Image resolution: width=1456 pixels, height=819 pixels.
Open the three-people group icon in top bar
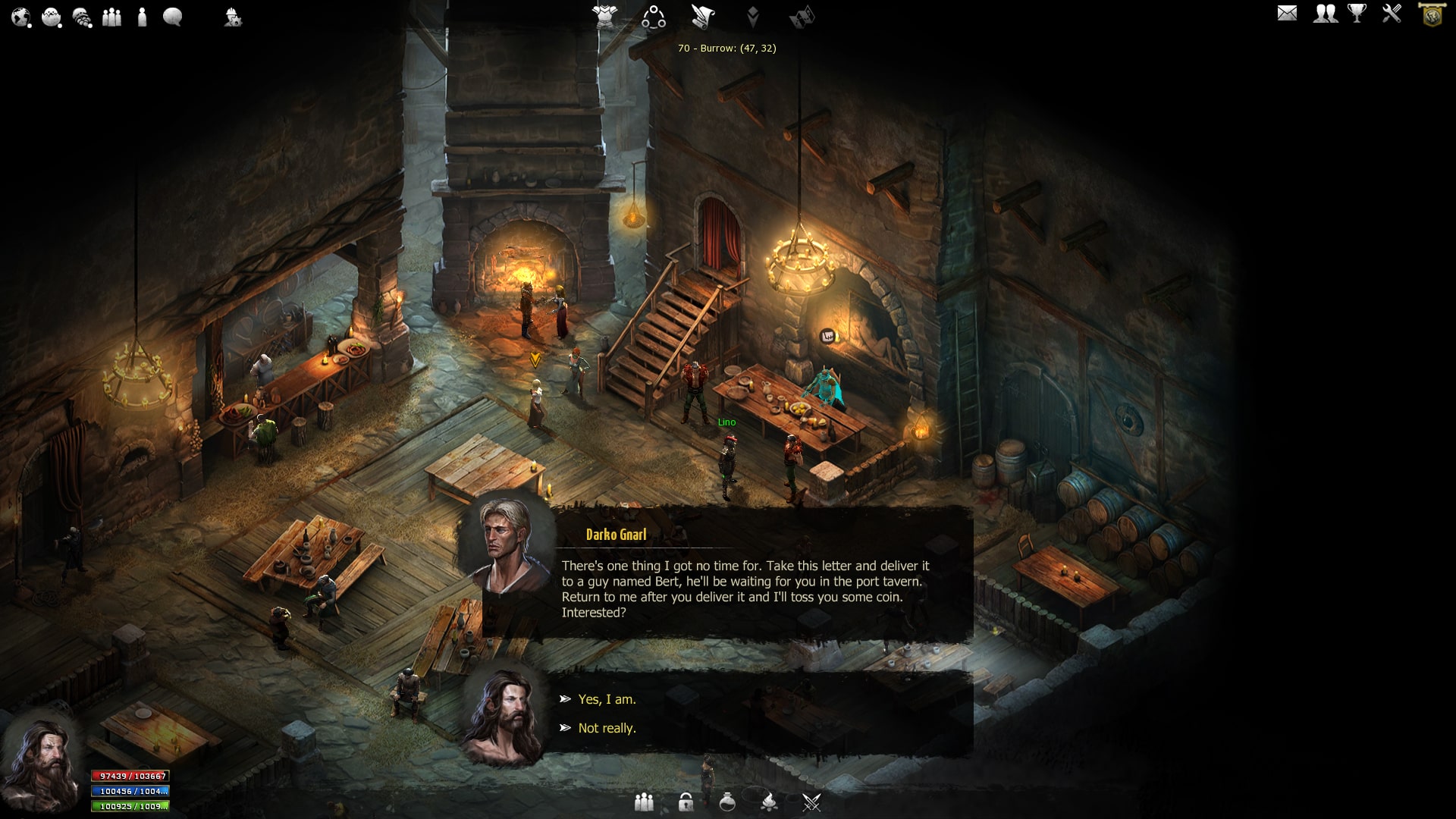[x=112, y=17]
